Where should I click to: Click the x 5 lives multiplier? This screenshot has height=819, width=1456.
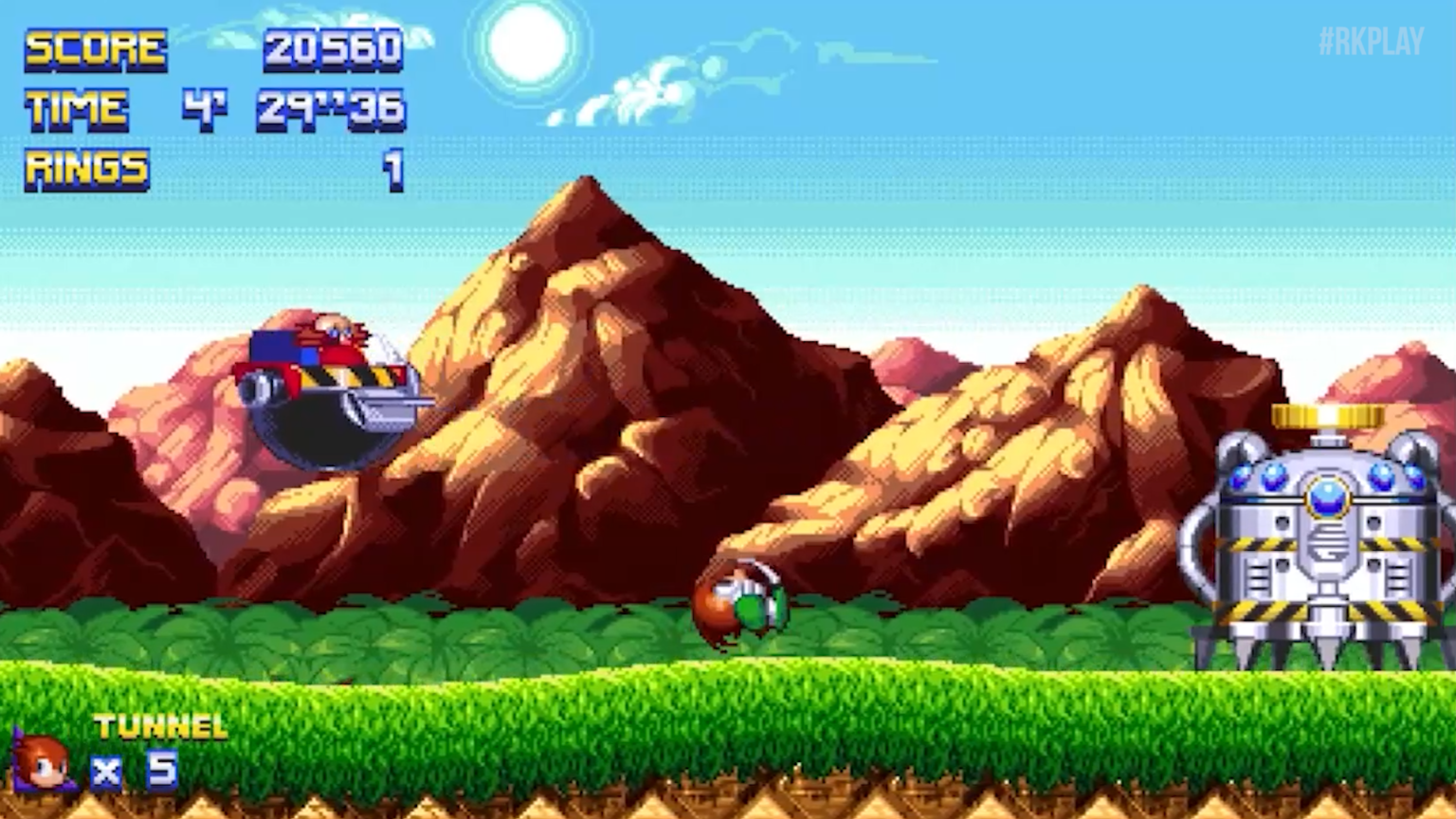133,770
